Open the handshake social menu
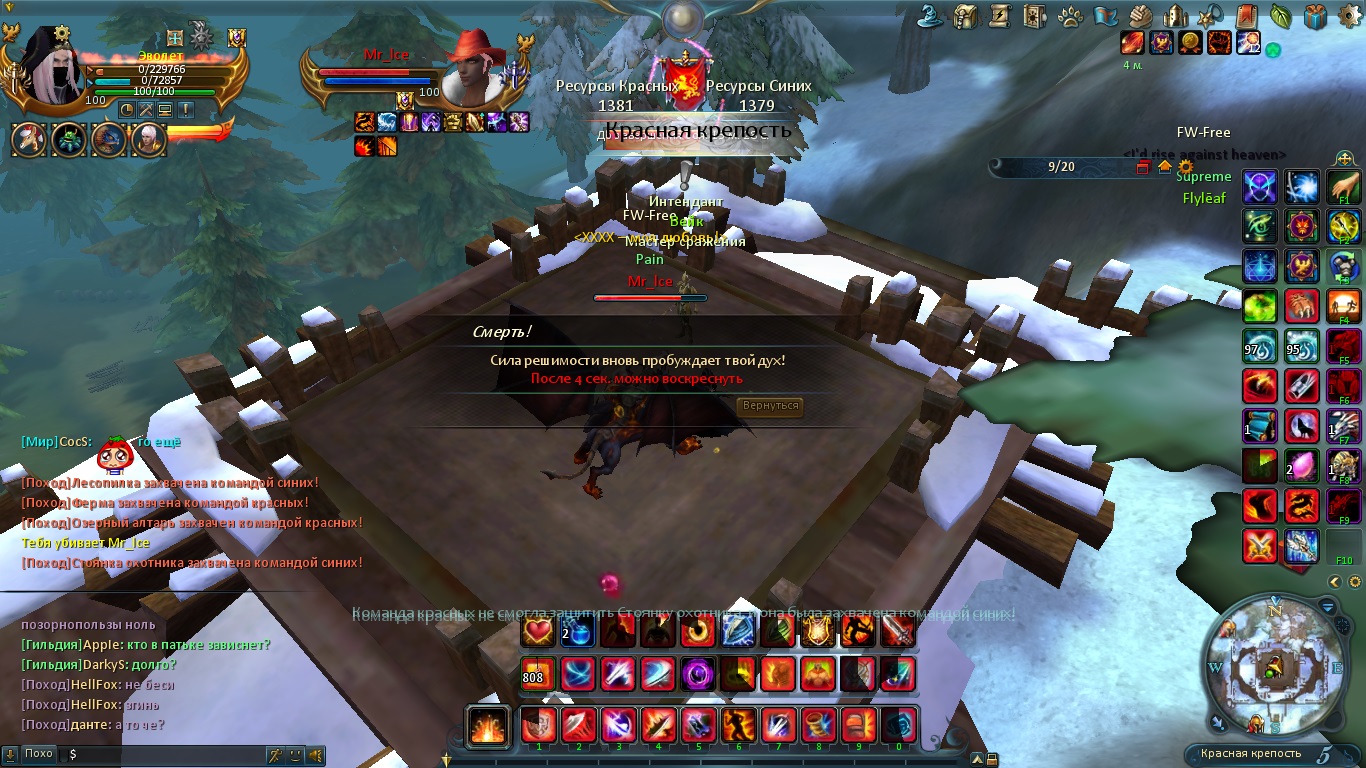The image size is (1366, 768). 1141,16
